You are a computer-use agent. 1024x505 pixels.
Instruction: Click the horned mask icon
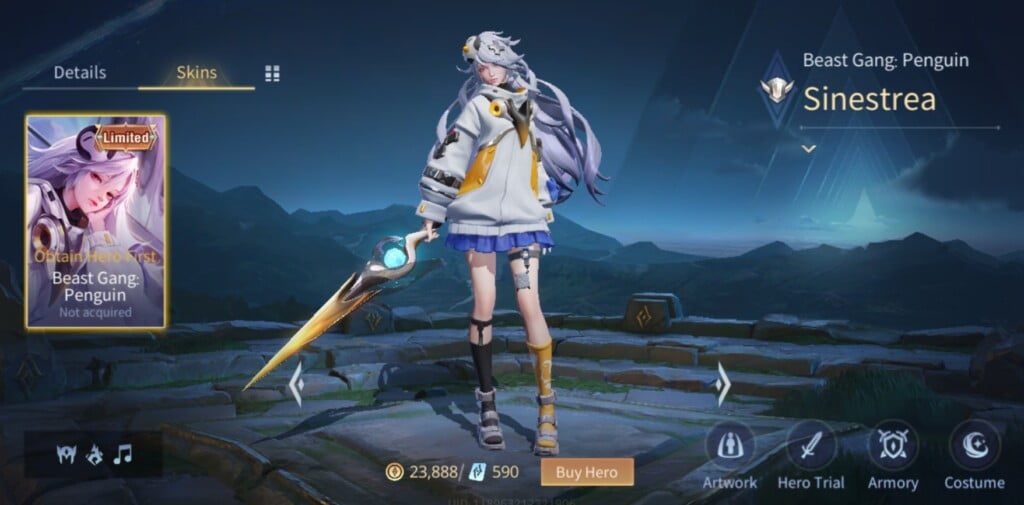coord(66,455)
